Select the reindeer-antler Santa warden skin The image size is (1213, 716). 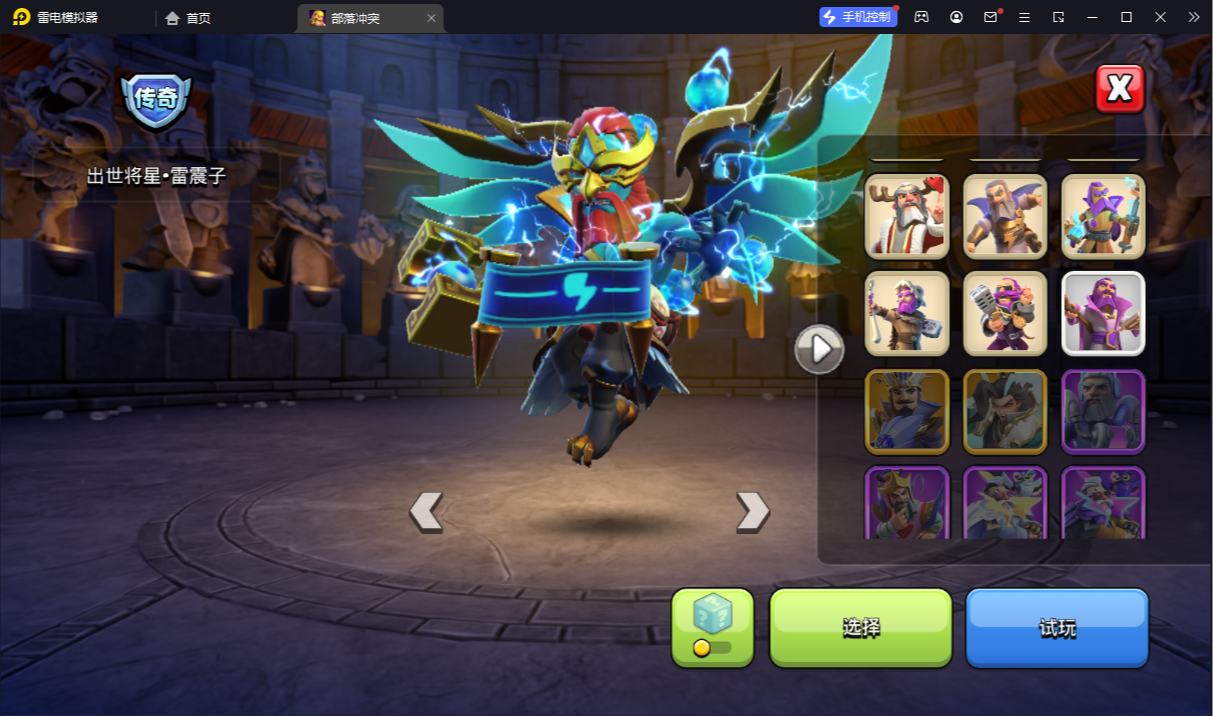coord(906,216)
